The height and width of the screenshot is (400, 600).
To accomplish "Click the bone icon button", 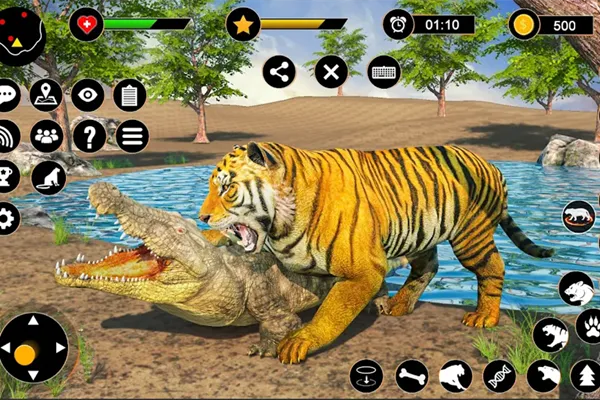I will 411,376.
